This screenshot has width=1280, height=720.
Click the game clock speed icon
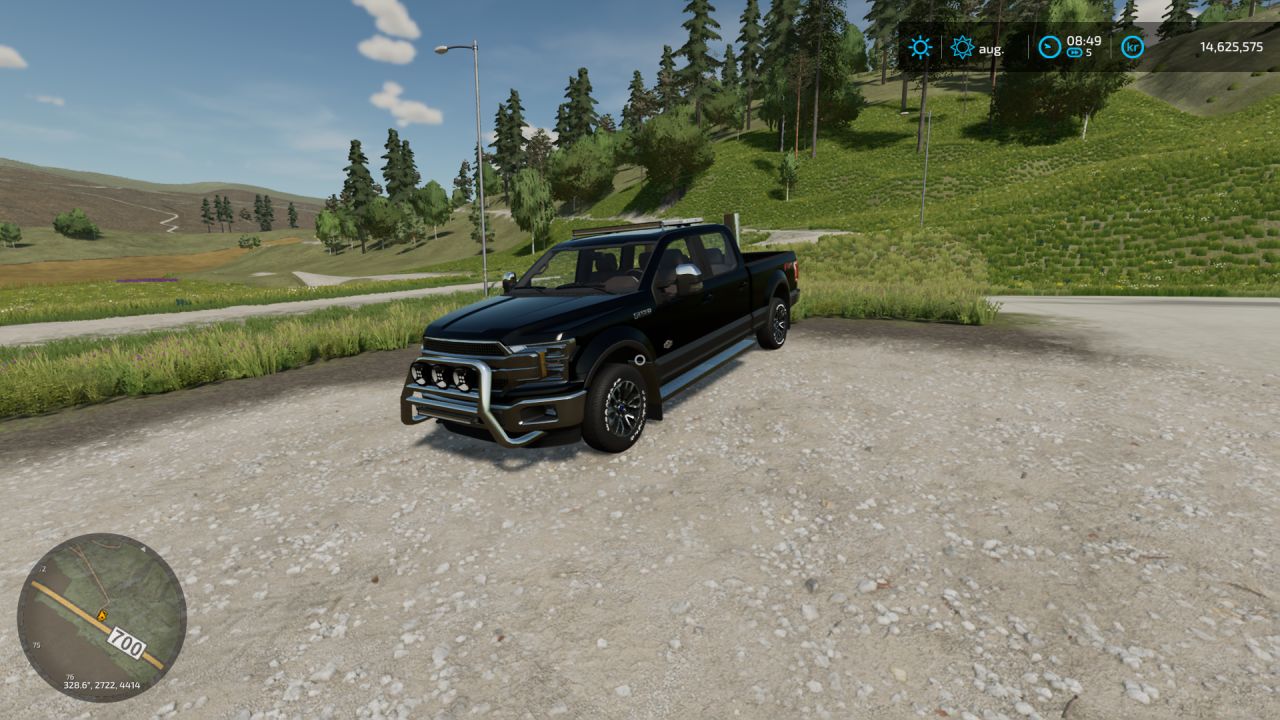click(1049, 47)
